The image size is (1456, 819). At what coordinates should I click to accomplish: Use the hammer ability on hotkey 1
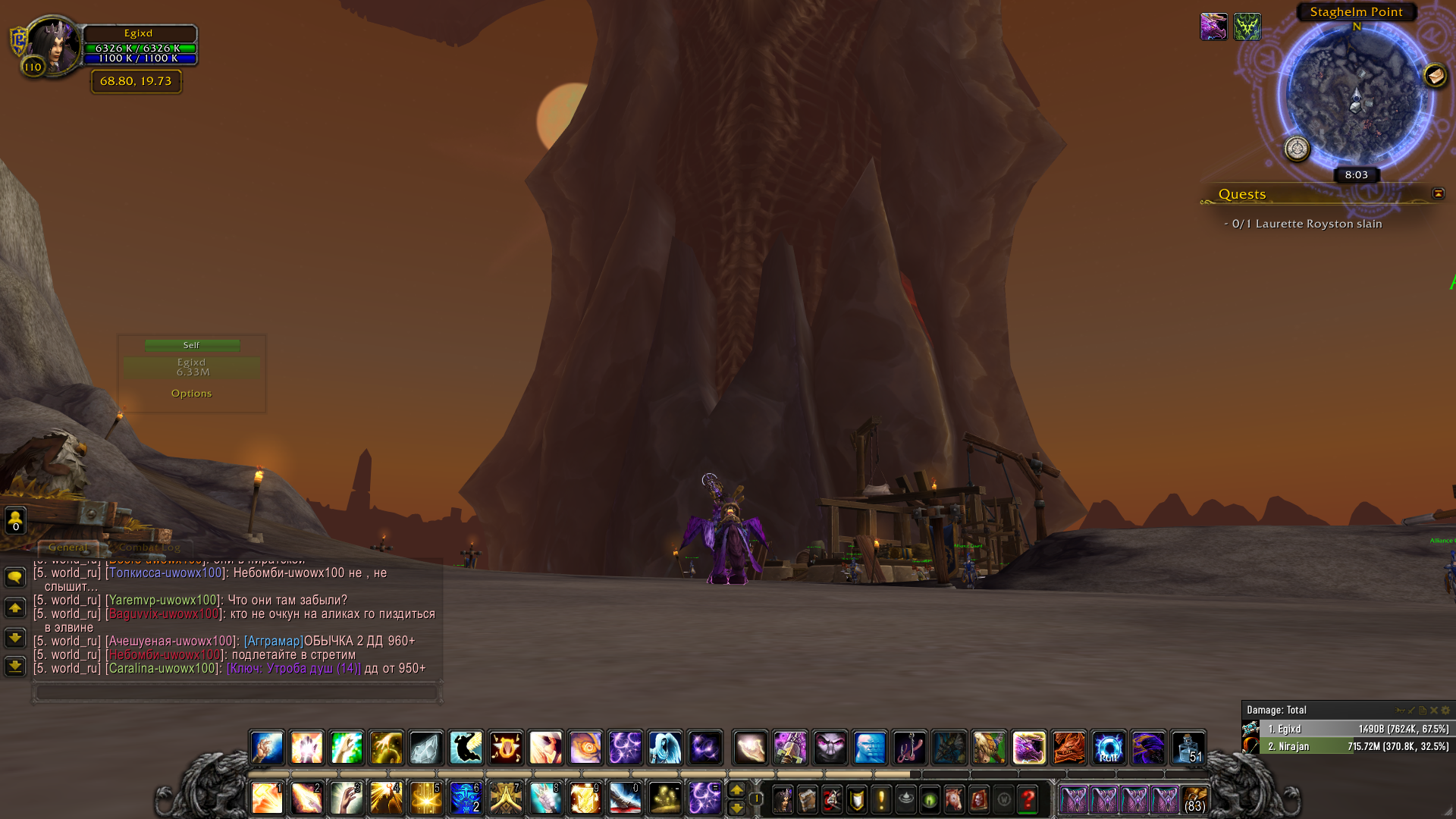[267, 799]
